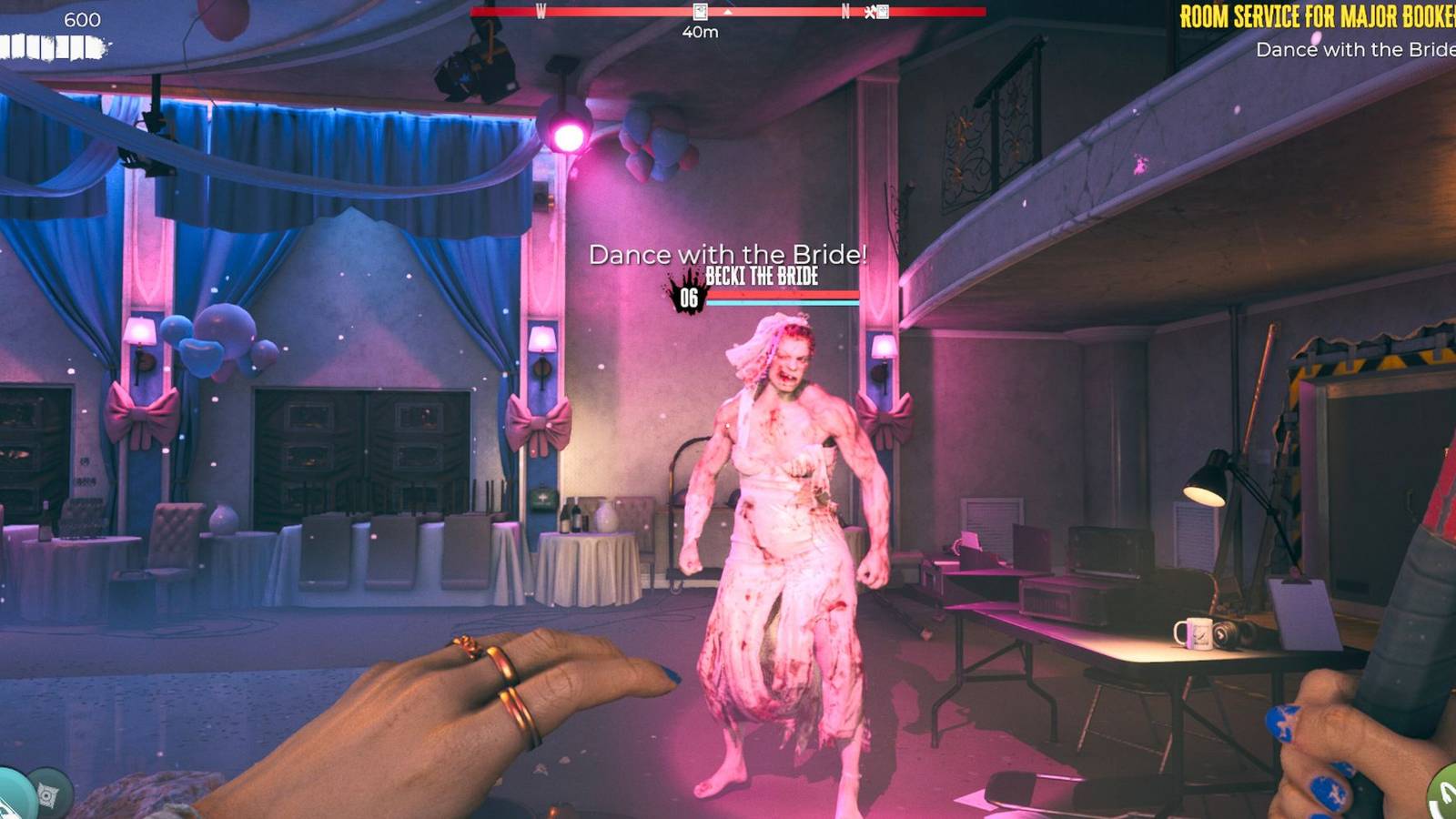1456x819 pixels.
Task: Select the Dance with the Bride objective entry
Action: (1357, 51)
